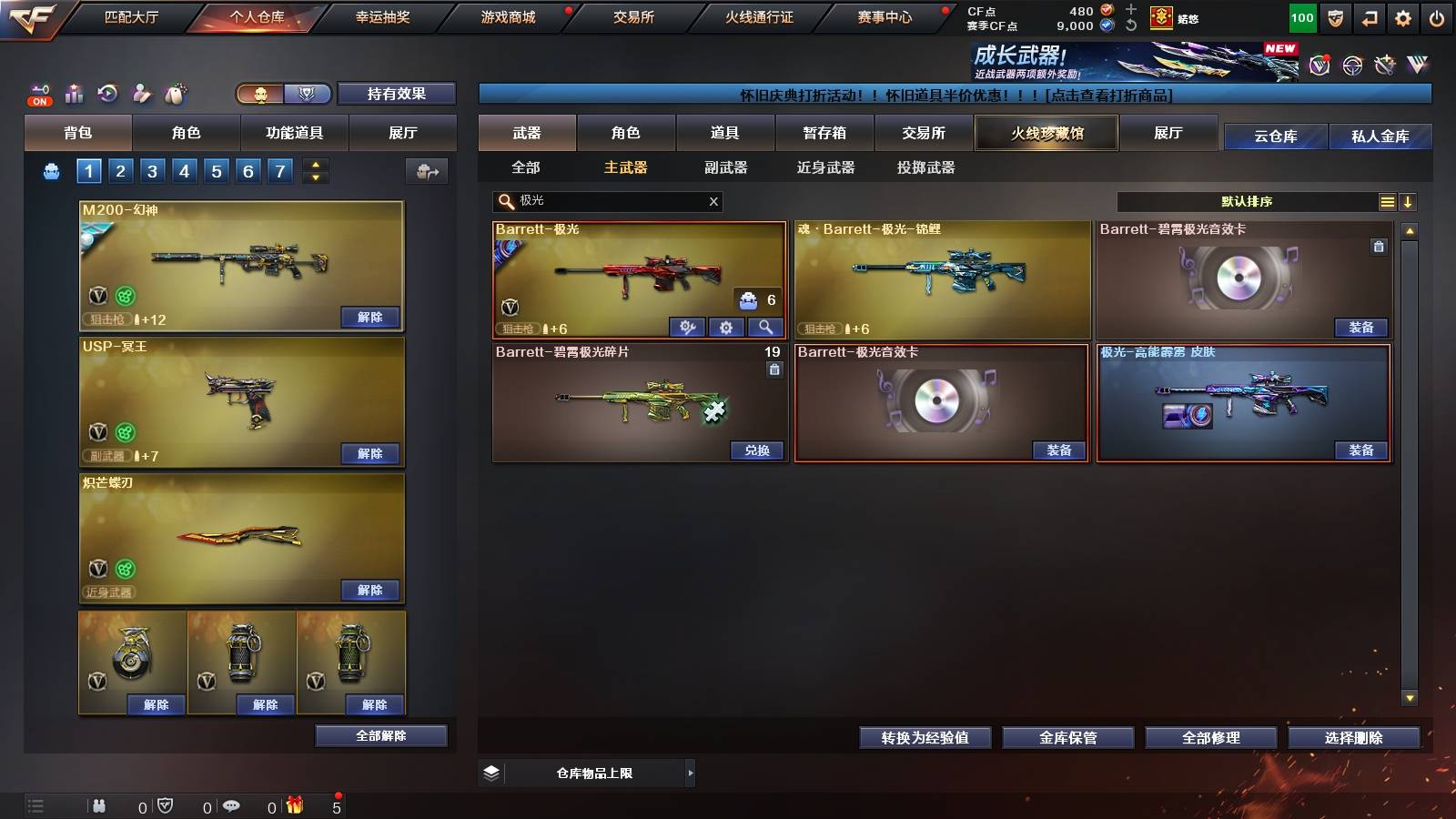Open the game settings gear at top right

tap(1402, 15)
